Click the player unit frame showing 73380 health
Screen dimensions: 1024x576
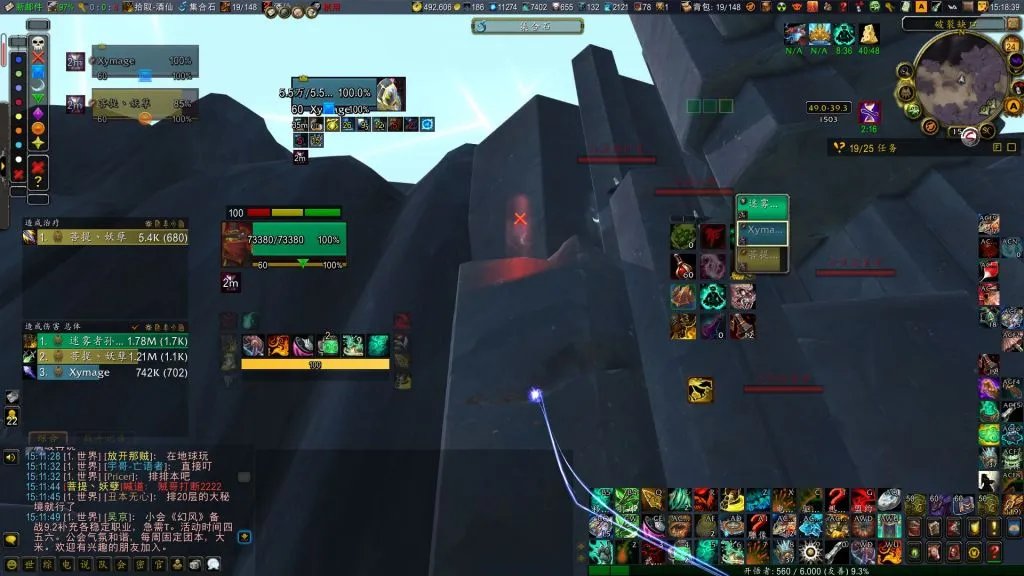coord(297,241)
